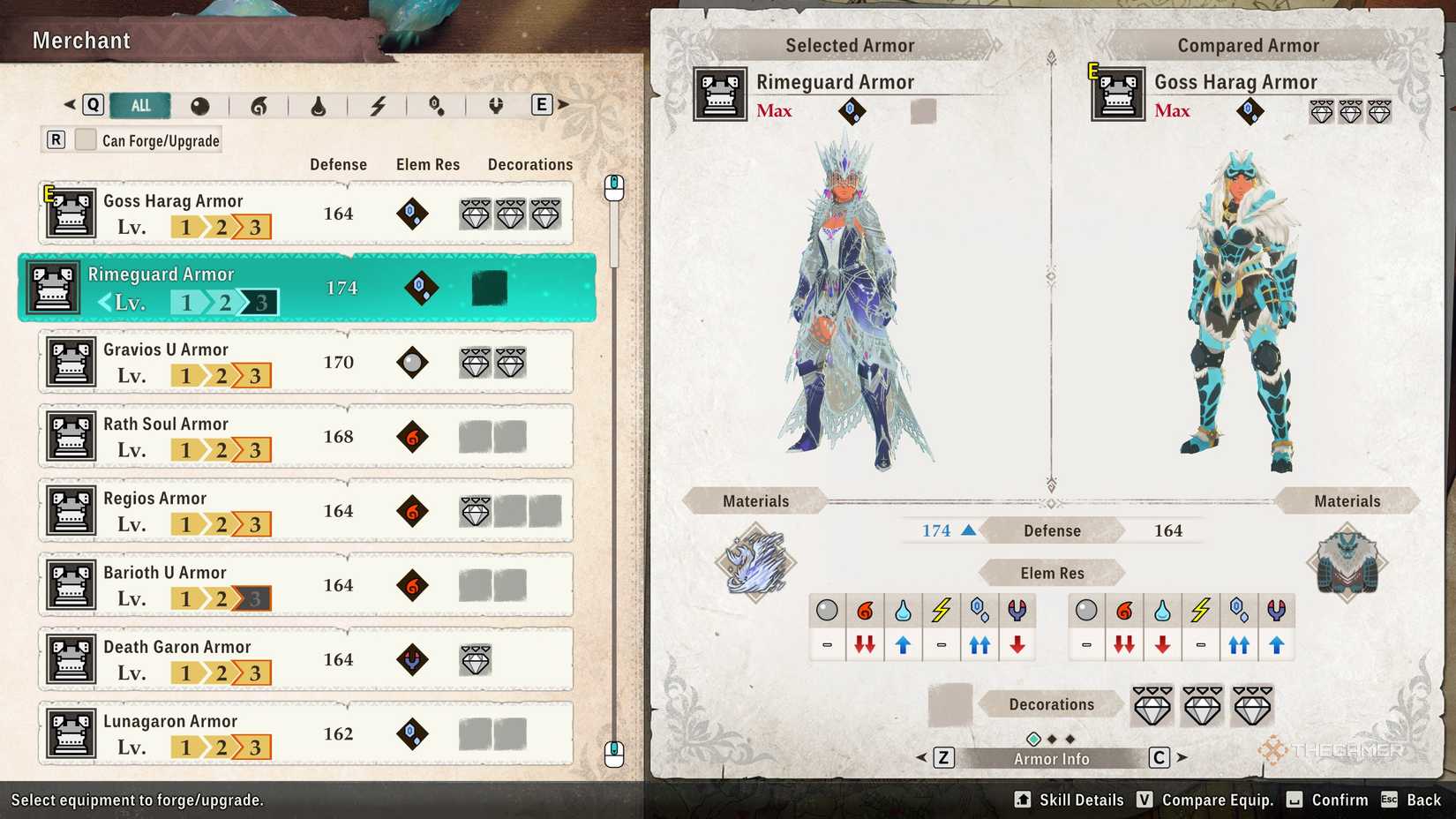Select the ice element filter icon
This screenshot has width=1456, height=819.
tap(435, 107)
